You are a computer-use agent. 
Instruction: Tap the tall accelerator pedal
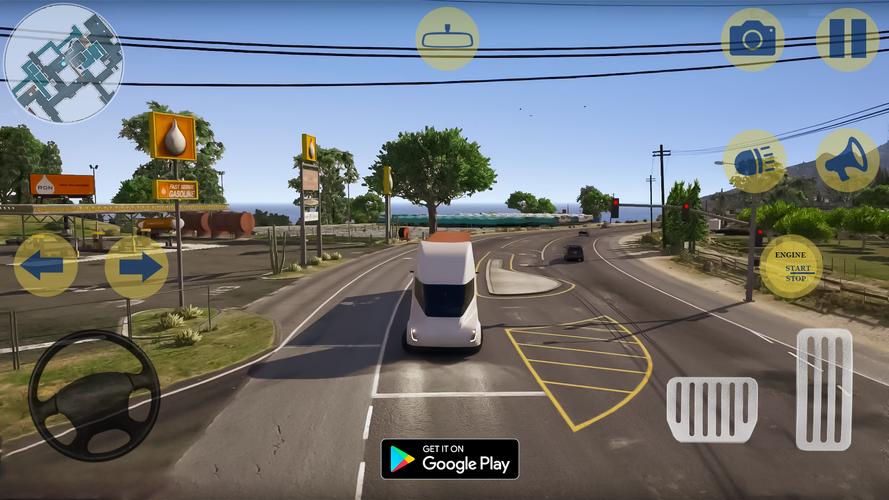pyautogui.click(x=824, y=389)
